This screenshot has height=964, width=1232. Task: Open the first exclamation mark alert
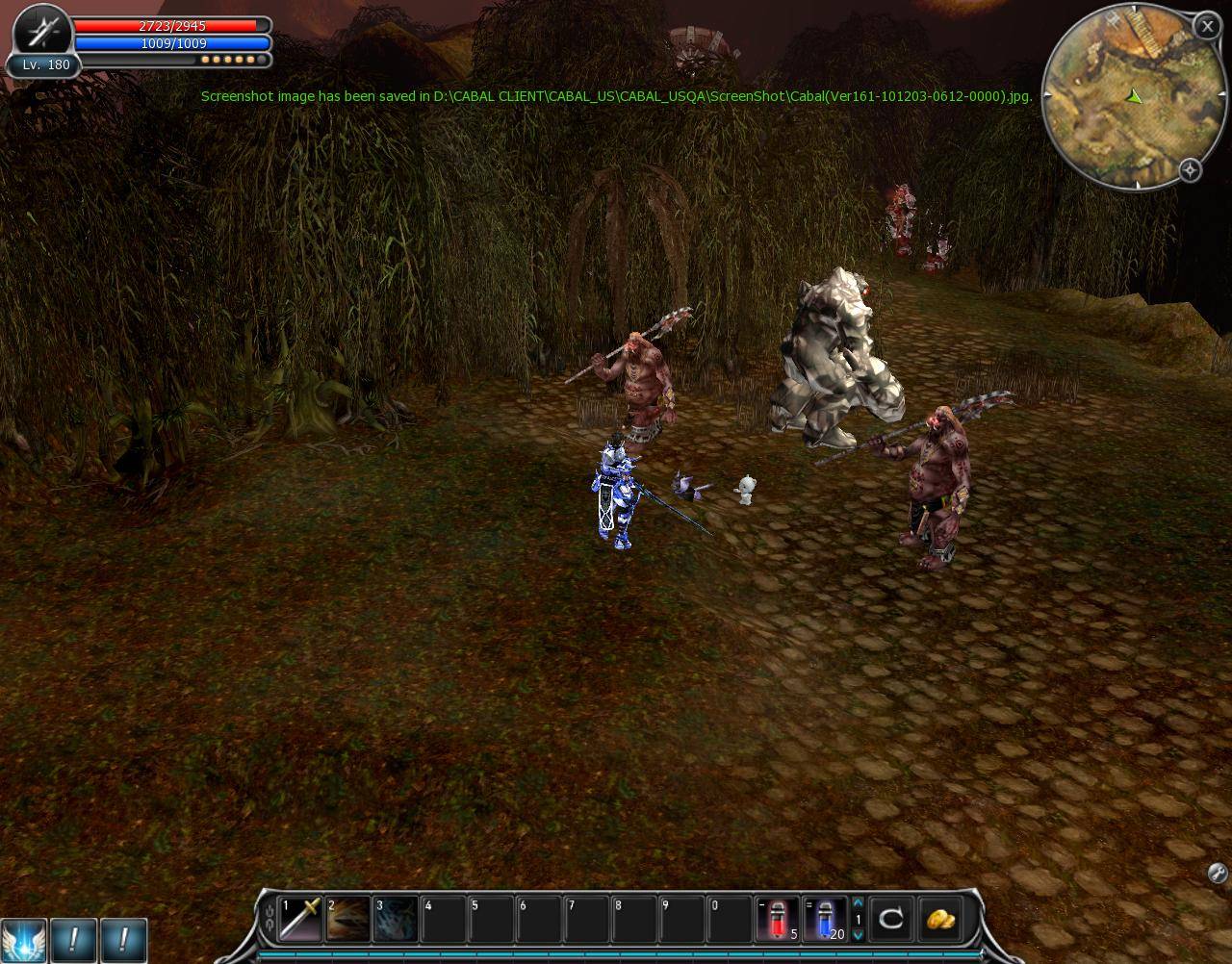point(73,940)
